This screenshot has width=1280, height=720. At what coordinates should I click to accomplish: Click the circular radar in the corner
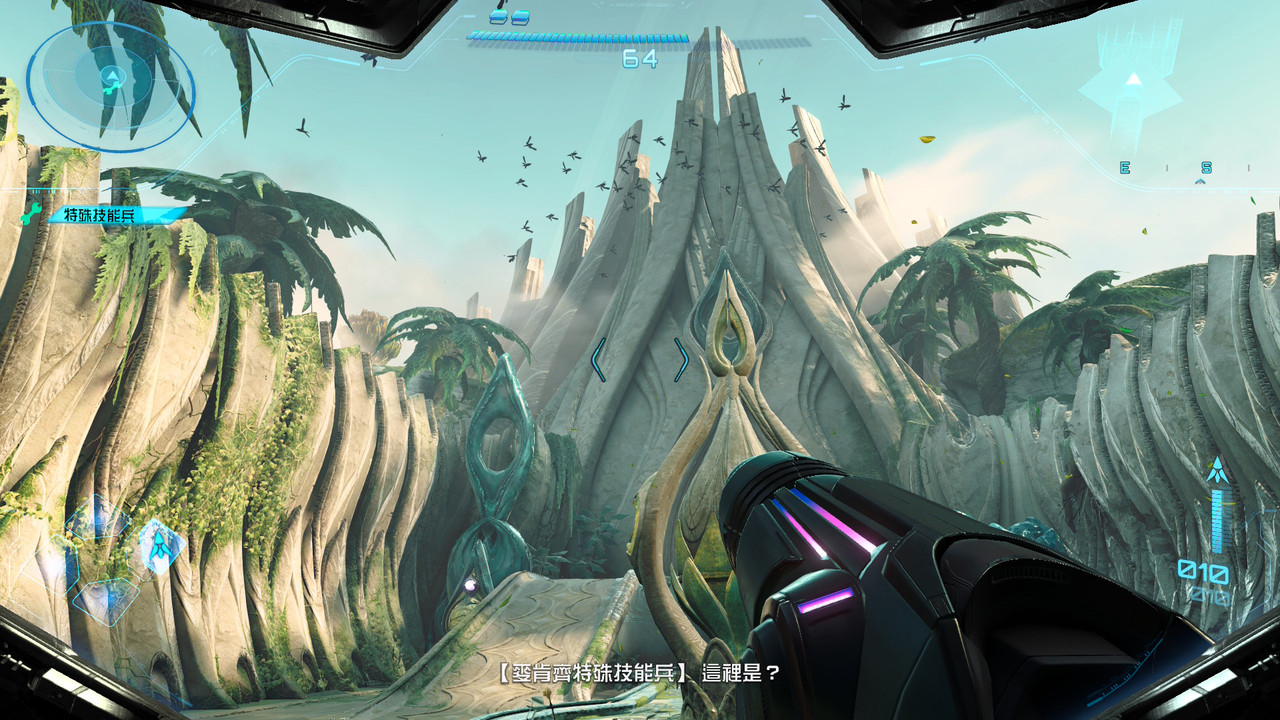tap(110, 86)
